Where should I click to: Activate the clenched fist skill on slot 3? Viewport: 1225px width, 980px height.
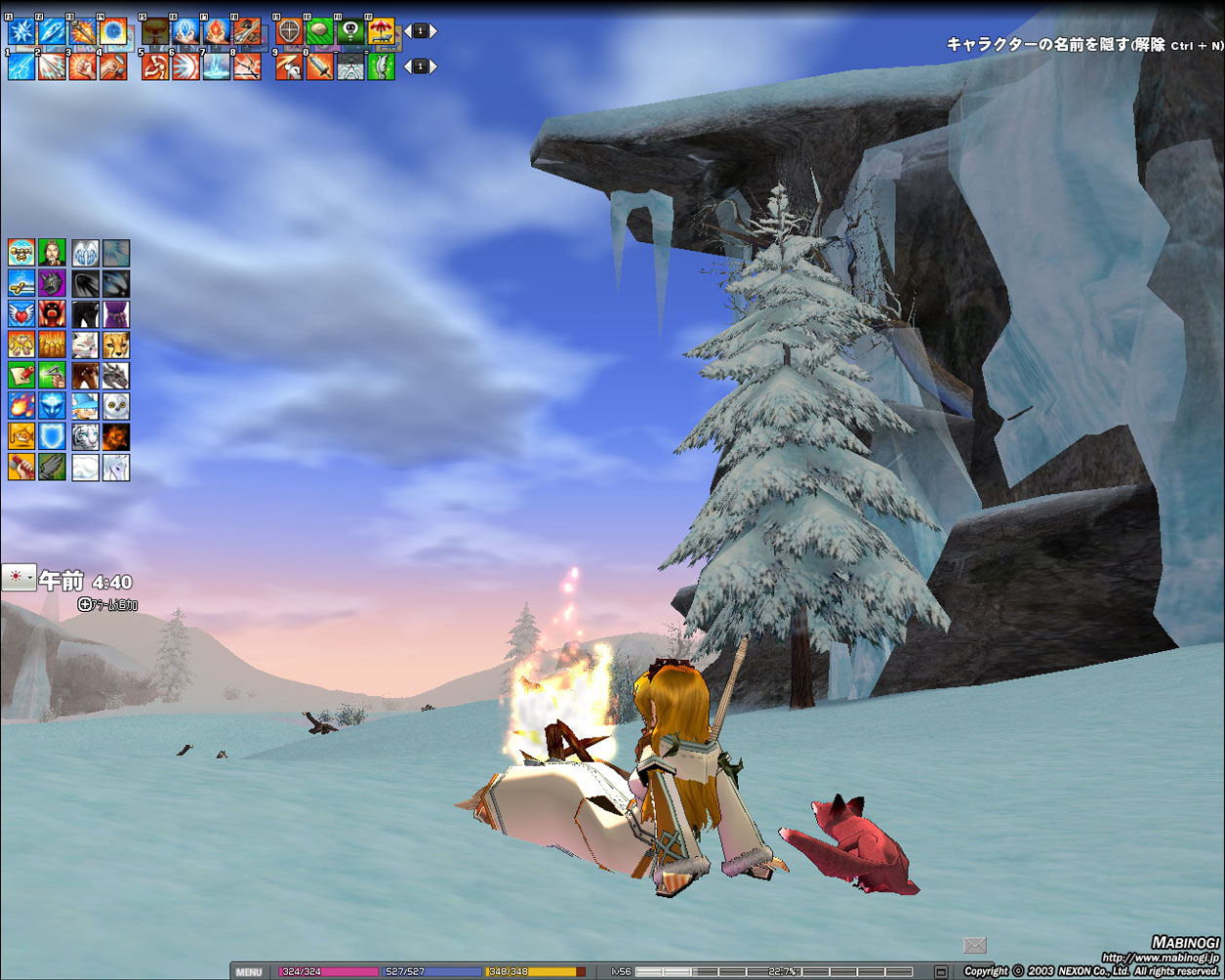pos(83,66)
